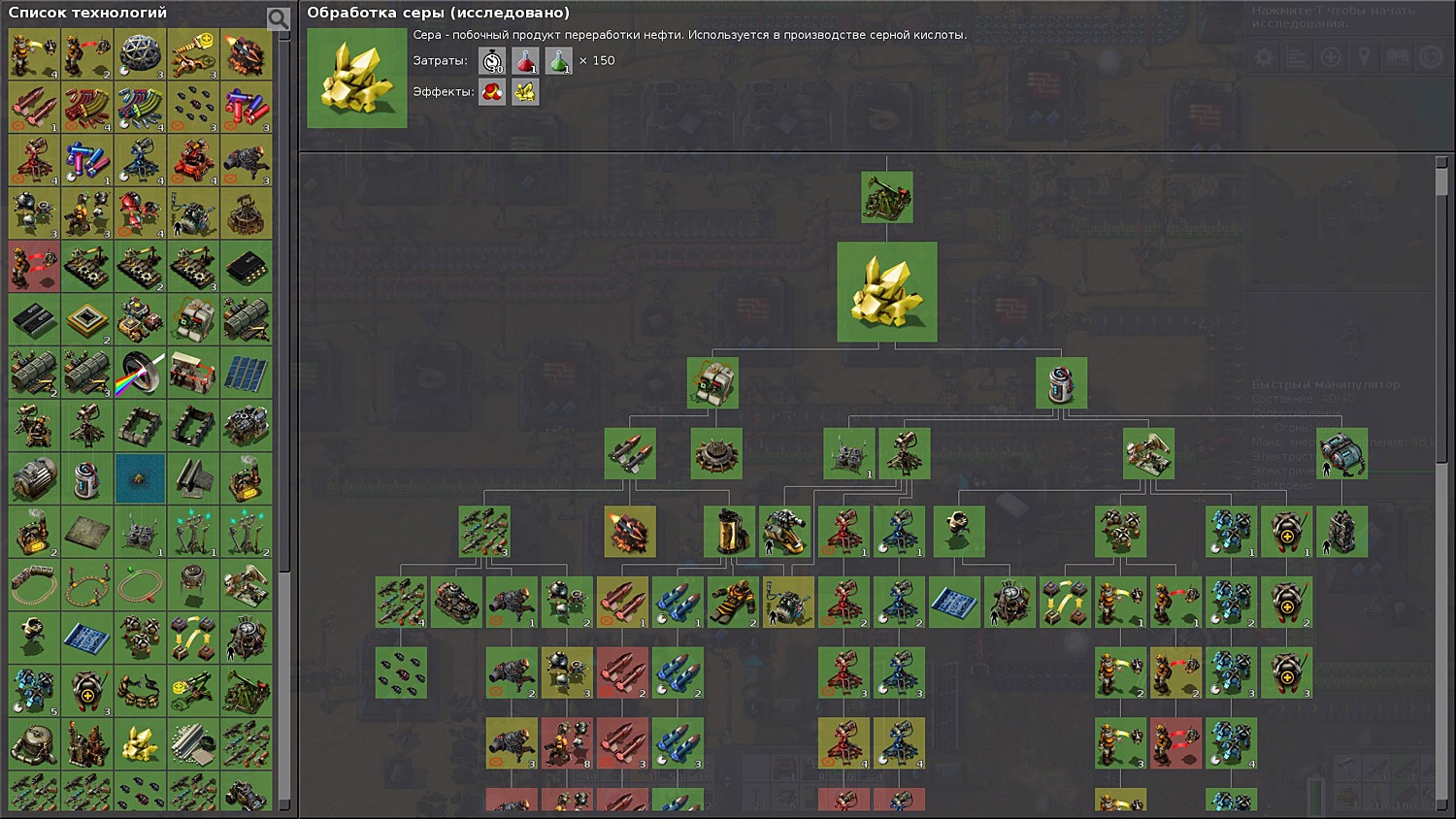Select the battery technology node below sulfur
The width and height of the screenshot is (1456, 819).
click(1063, 383)
